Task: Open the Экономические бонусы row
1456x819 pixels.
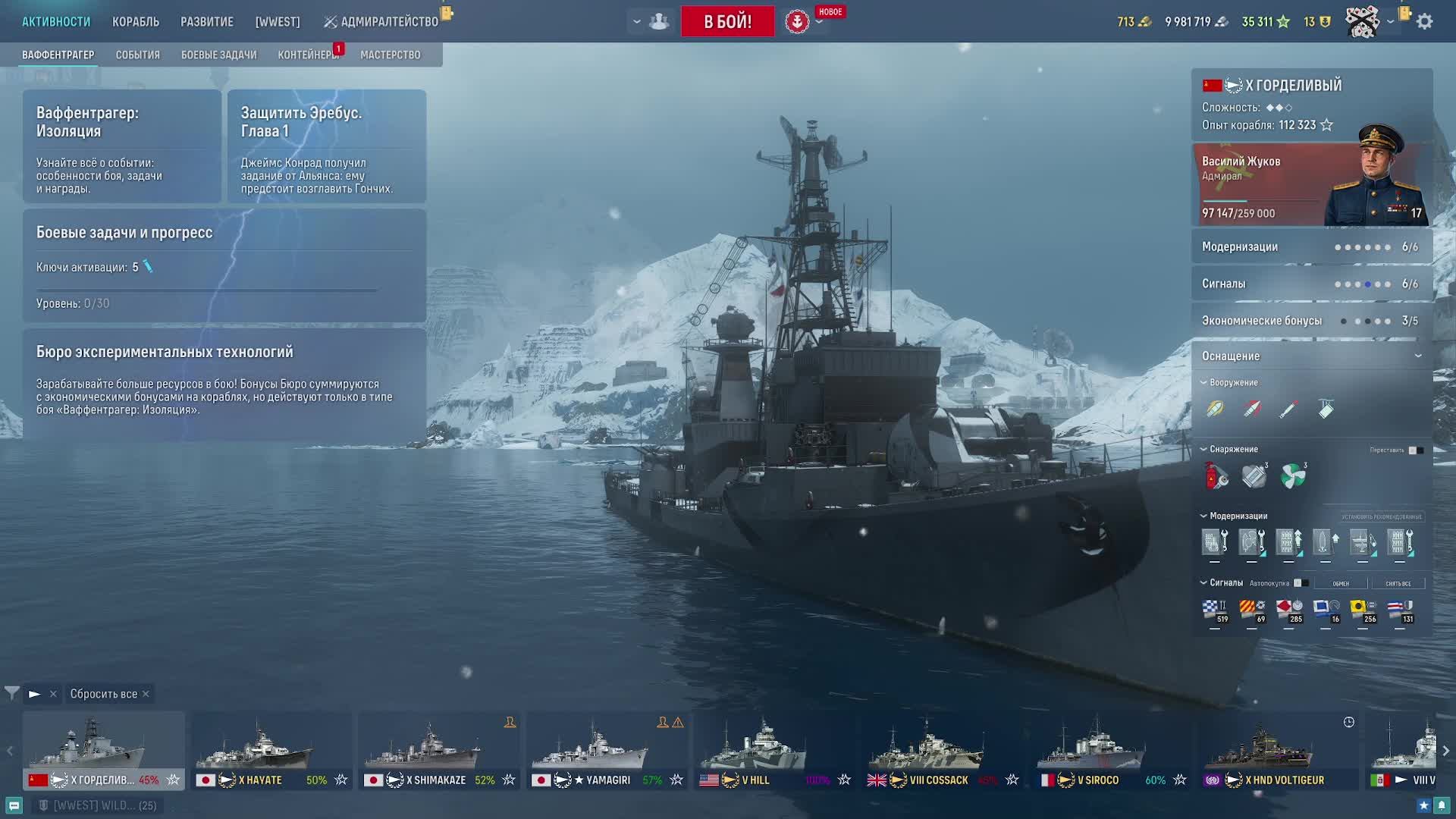Action: (1311, 321)
